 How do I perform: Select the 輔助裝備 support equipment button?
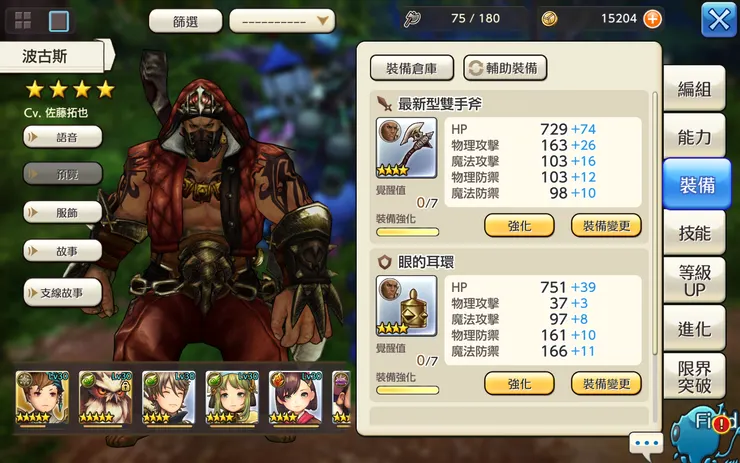(x=505, y=68)
